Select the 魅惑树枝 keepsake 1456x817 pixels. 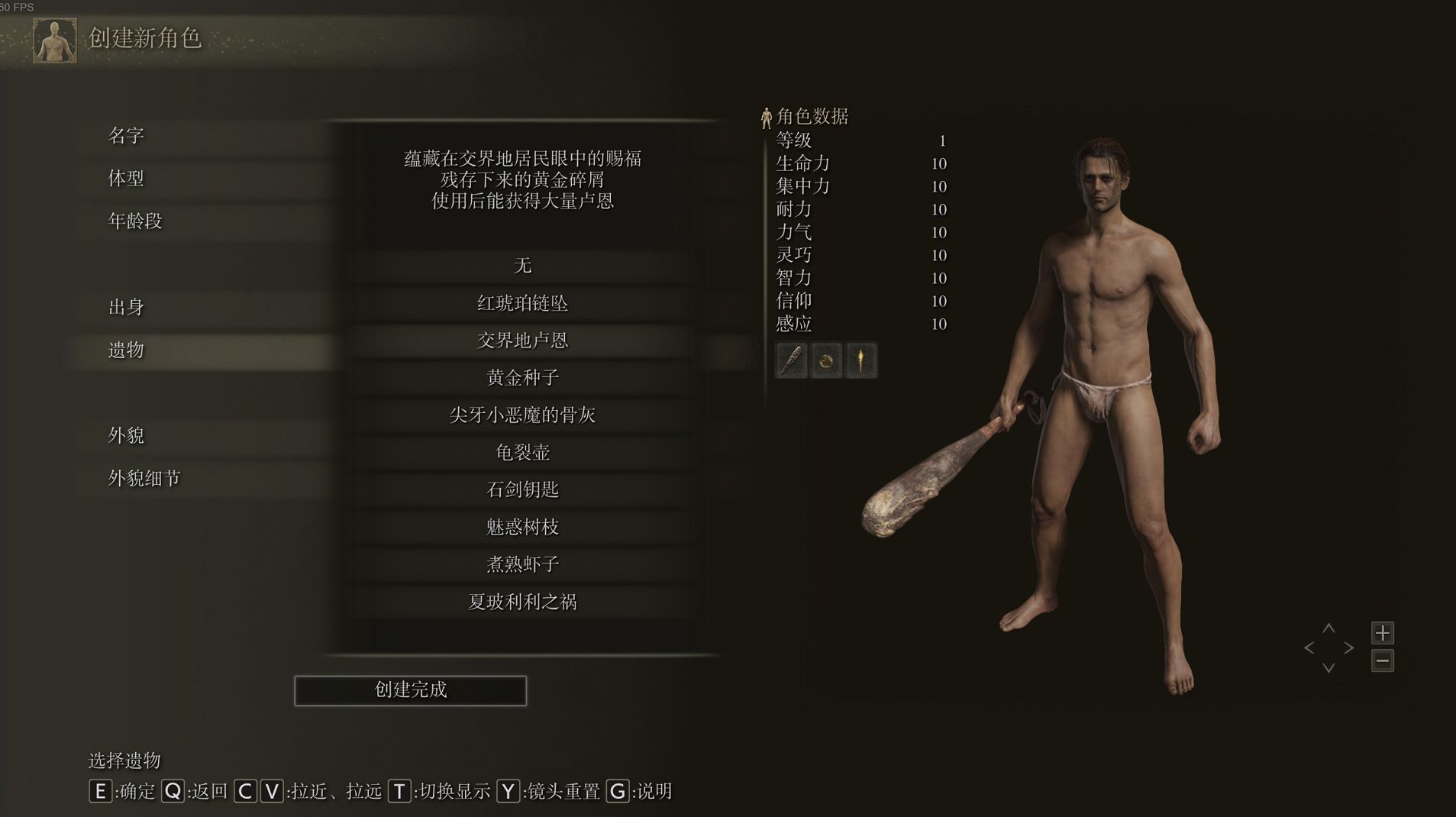click(522, 527)
